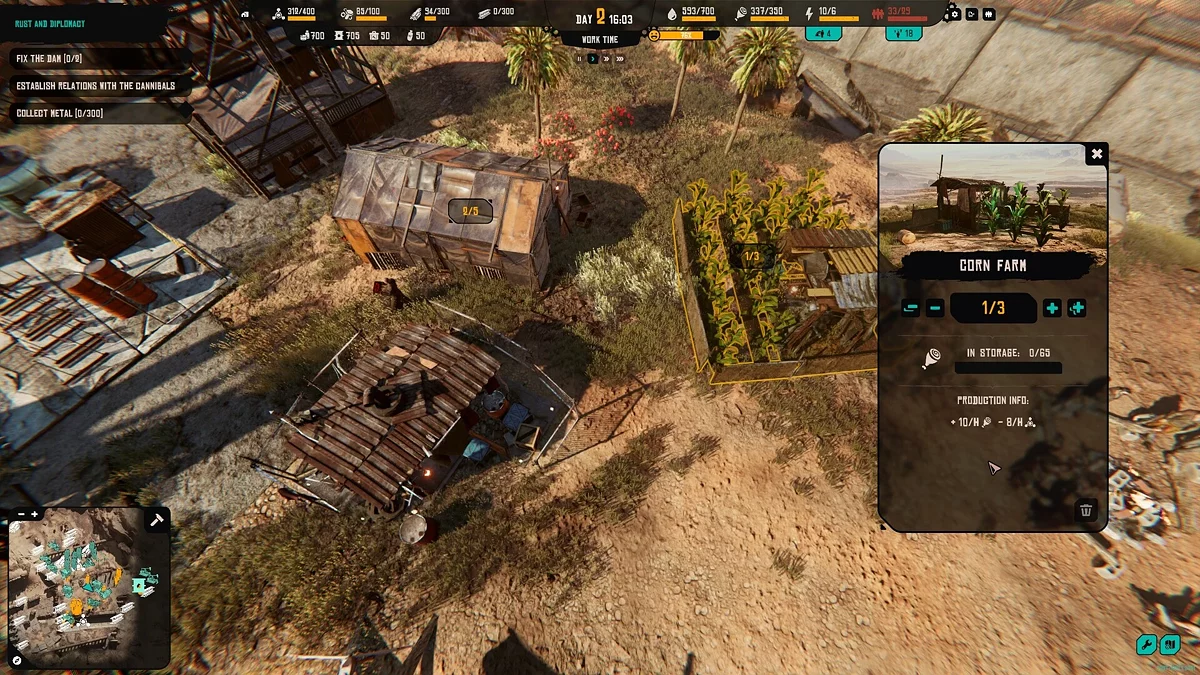Viewport: 1200px width, 675px height.
Task: Open the people icon button in top bar
Action: (x=988, y=14)
